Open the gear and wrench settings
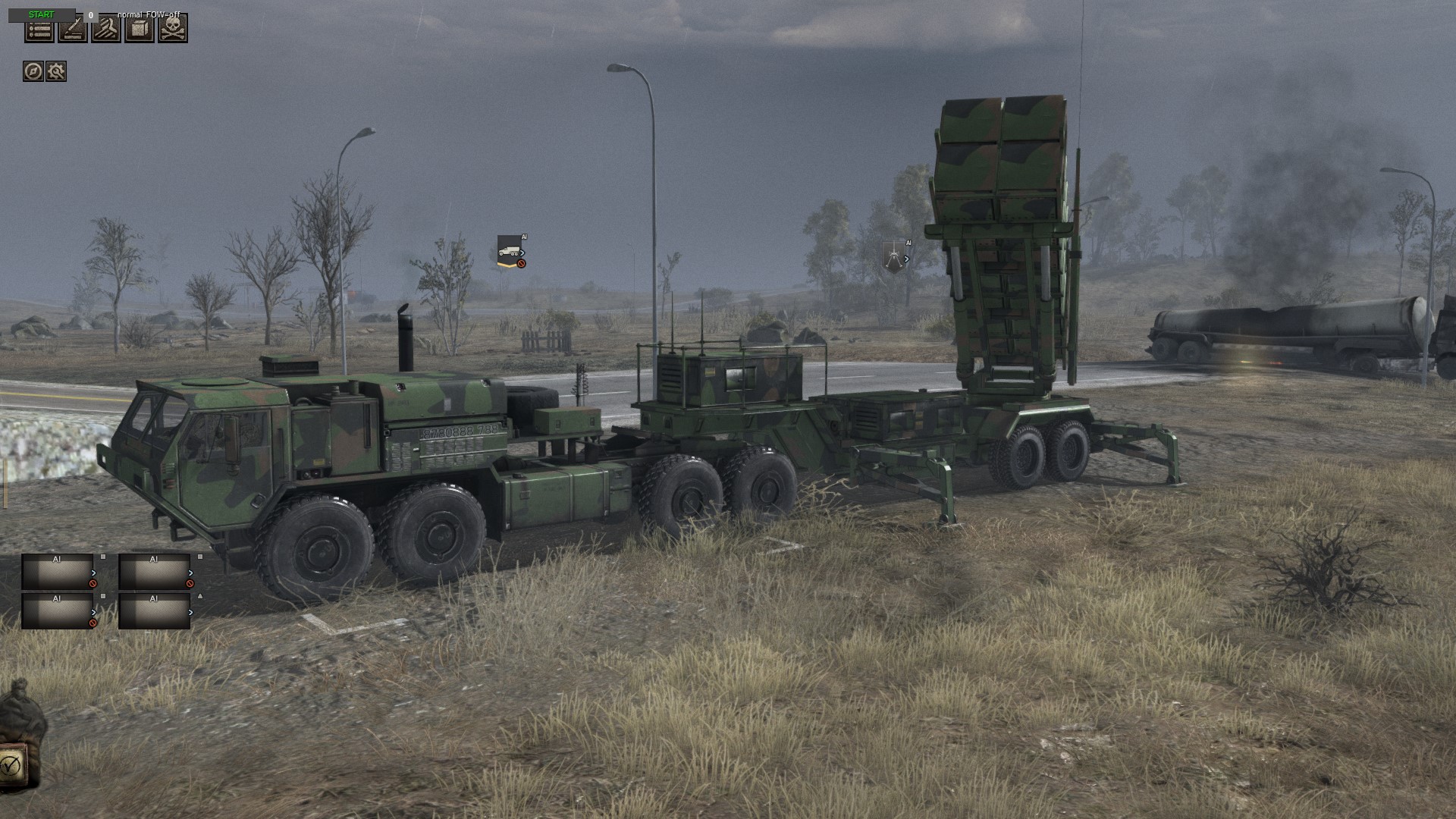 [x=56, y=71]
